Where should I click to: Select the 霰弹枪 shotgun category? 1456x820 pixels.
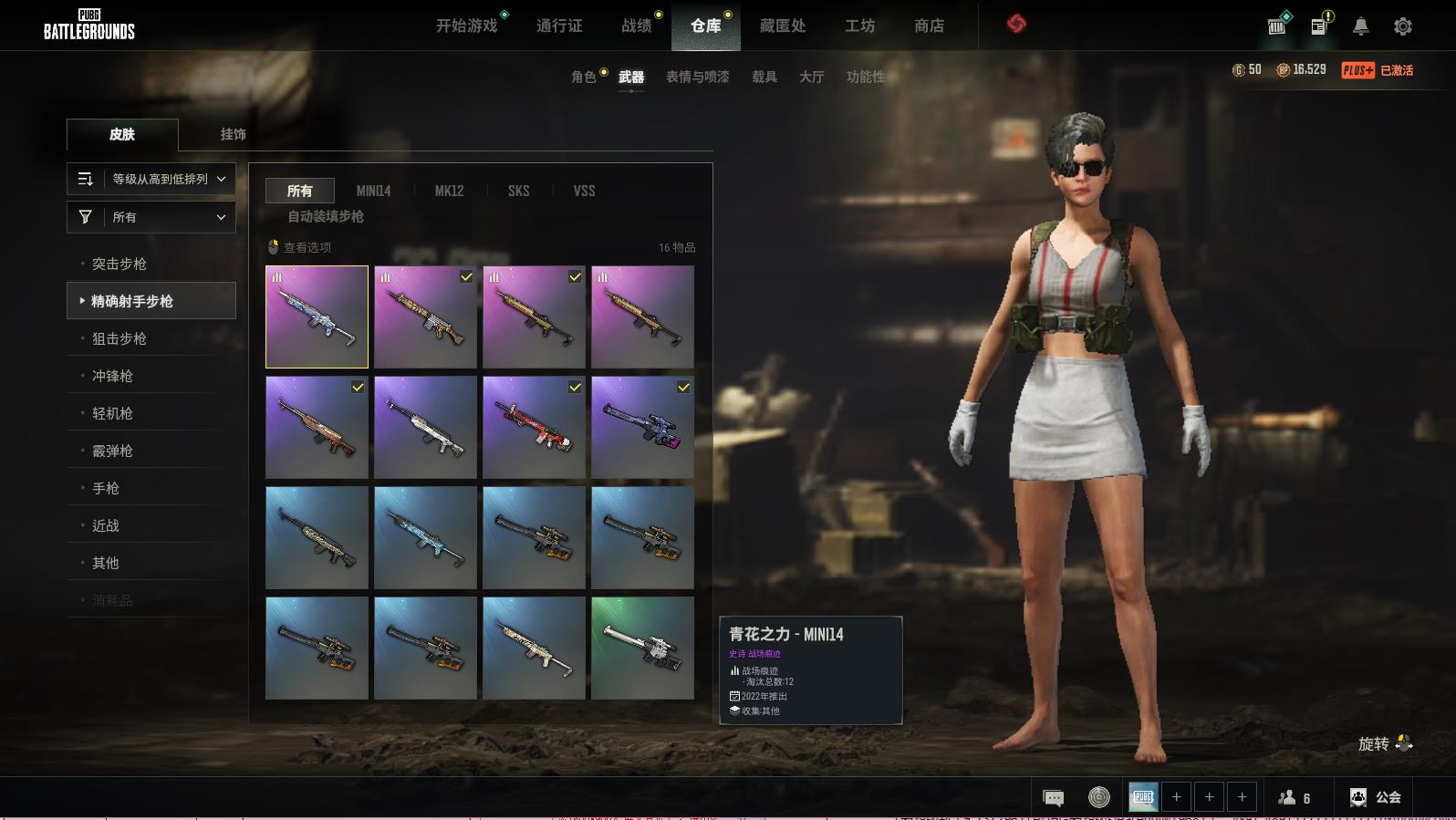(113, 451)
